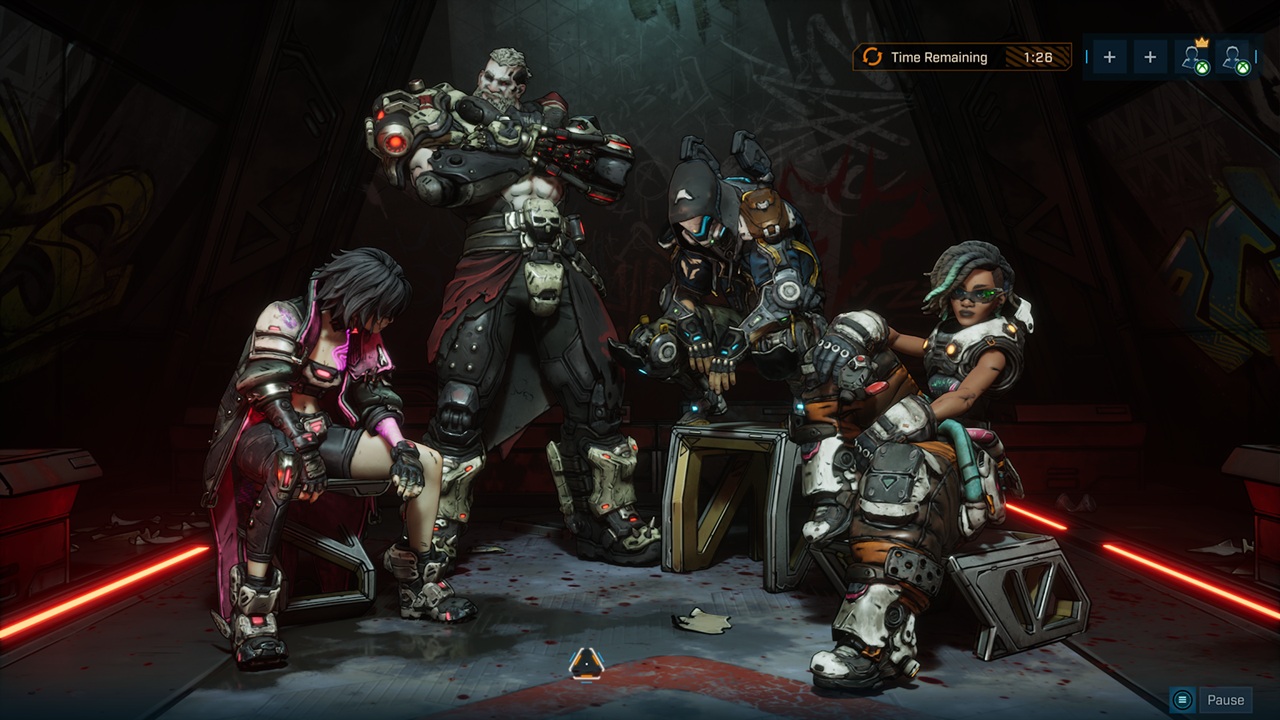Select the party member slot without a crown
The width and height of the screenshot is (1280, 720).
coord(1235,58)
